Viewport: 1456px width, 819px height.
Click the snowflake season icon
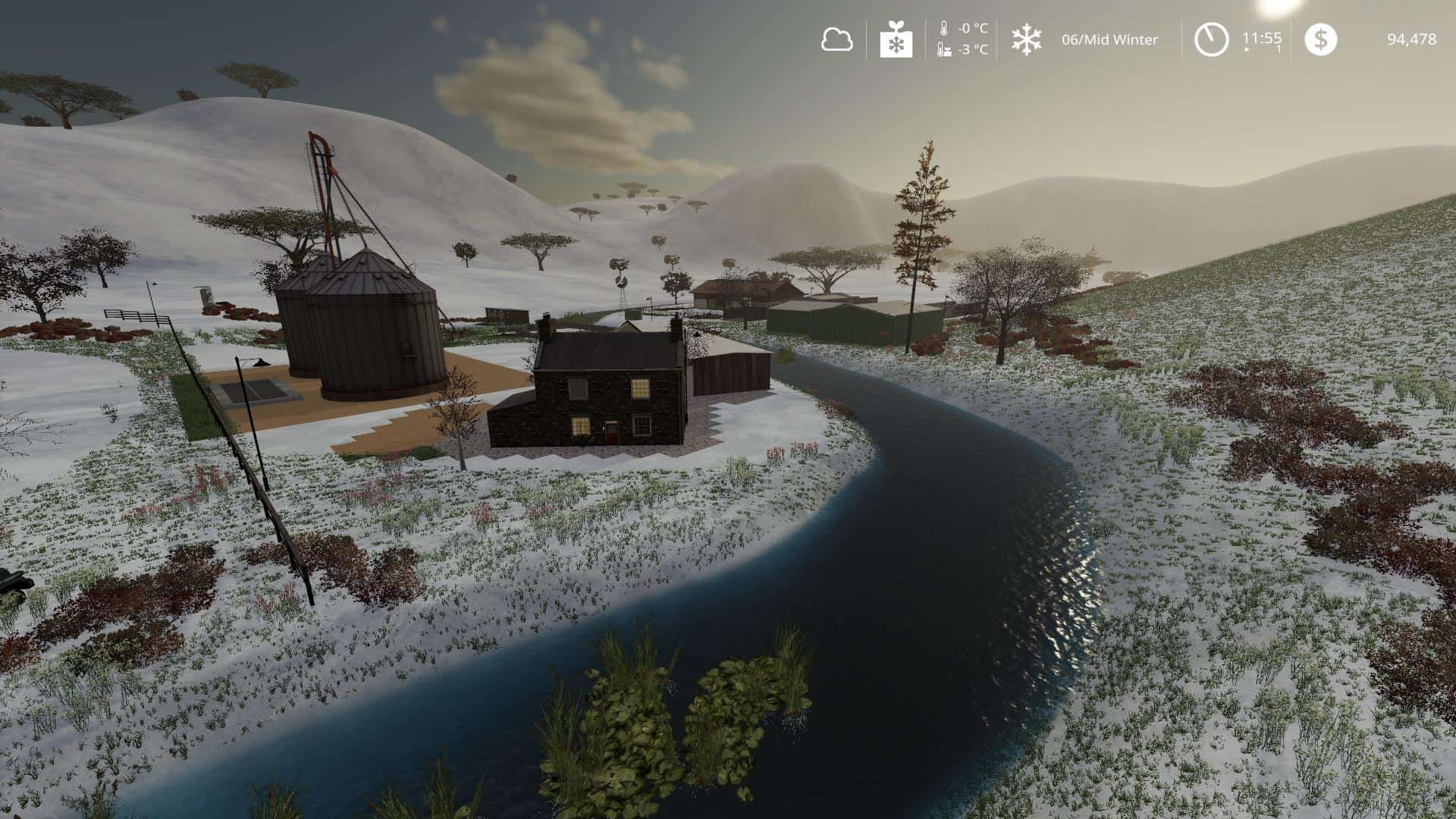click(x=1026, y=39)
